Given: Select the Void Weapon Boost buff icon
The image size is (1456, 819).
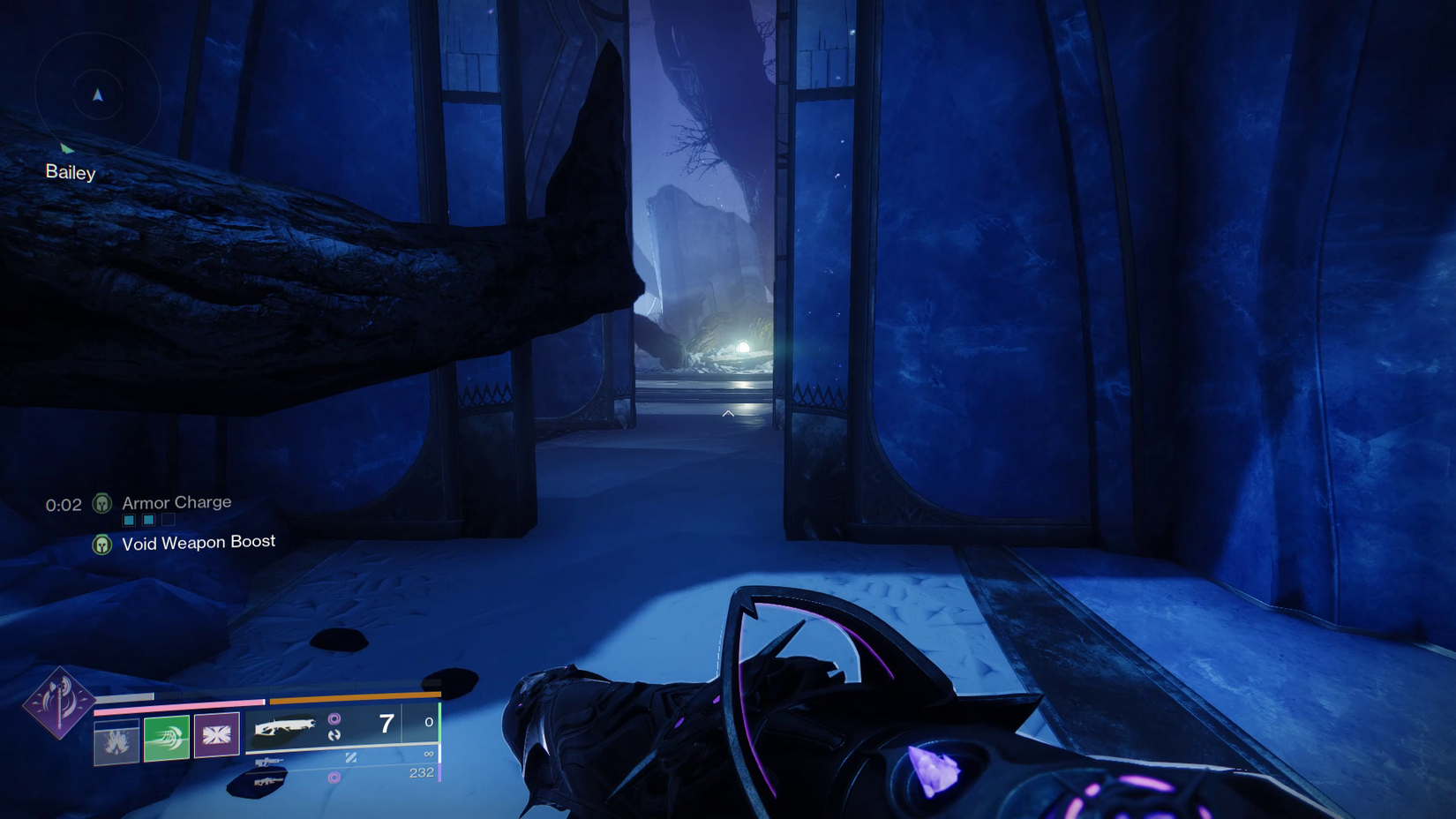Looking at the screenshot, I should pyautogui.click(x=101, y=543).
